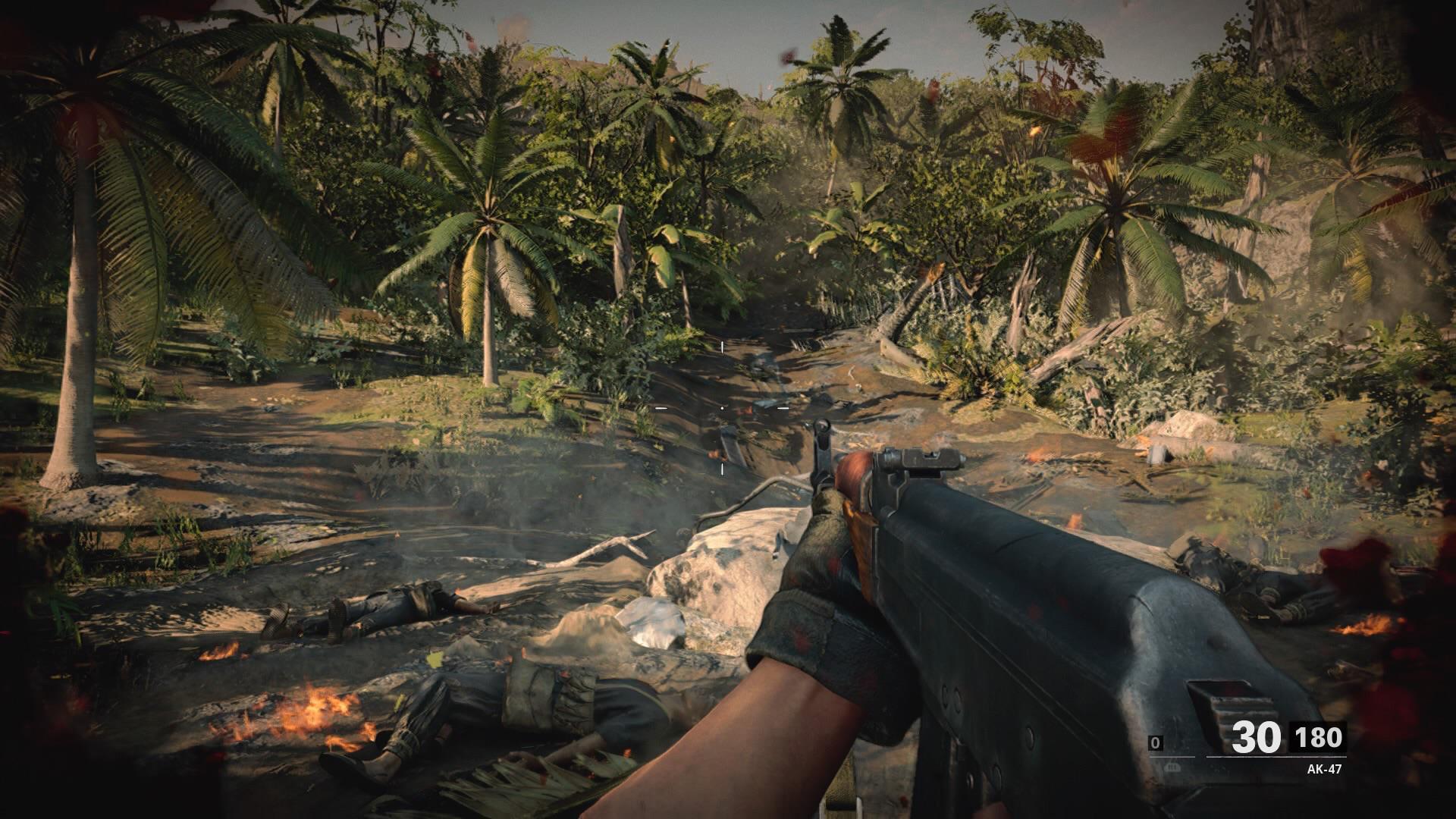1456x819 pixels.
Task: Click the left crosshair tick mark
Action: coord(661,408)
